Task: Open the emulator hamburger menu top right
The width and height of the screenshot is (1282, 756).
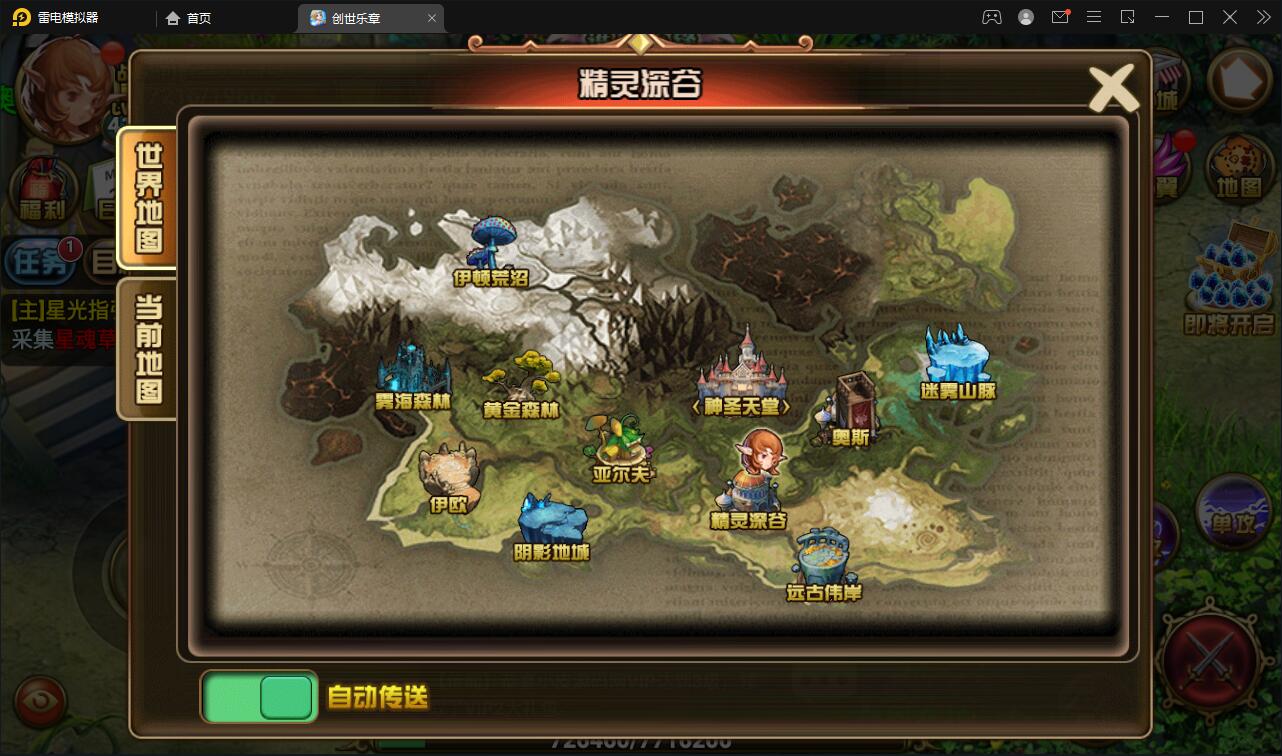Action: 1093,17
